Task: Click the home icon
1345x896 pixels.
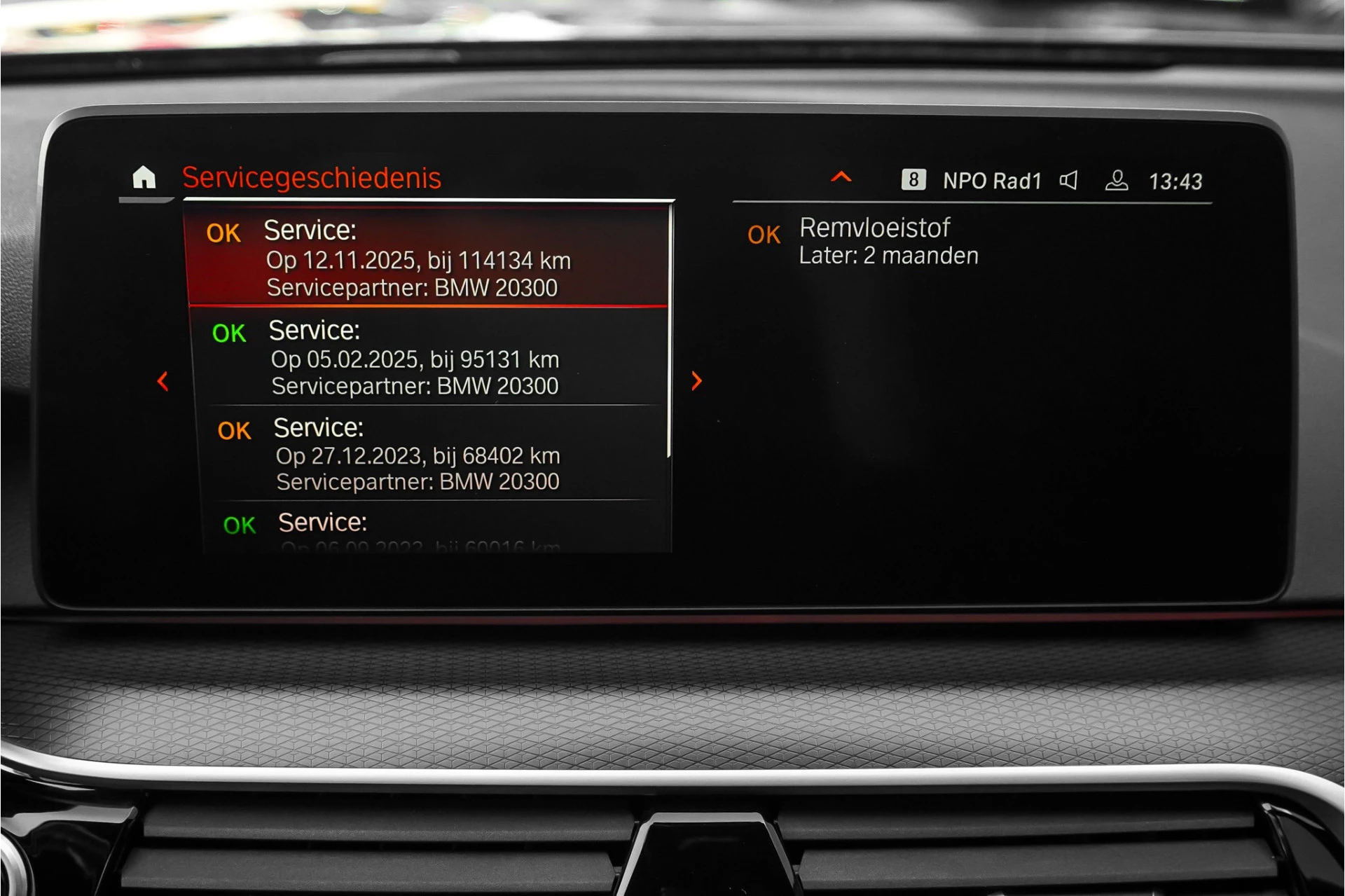Action: click(x=145, y=179)
